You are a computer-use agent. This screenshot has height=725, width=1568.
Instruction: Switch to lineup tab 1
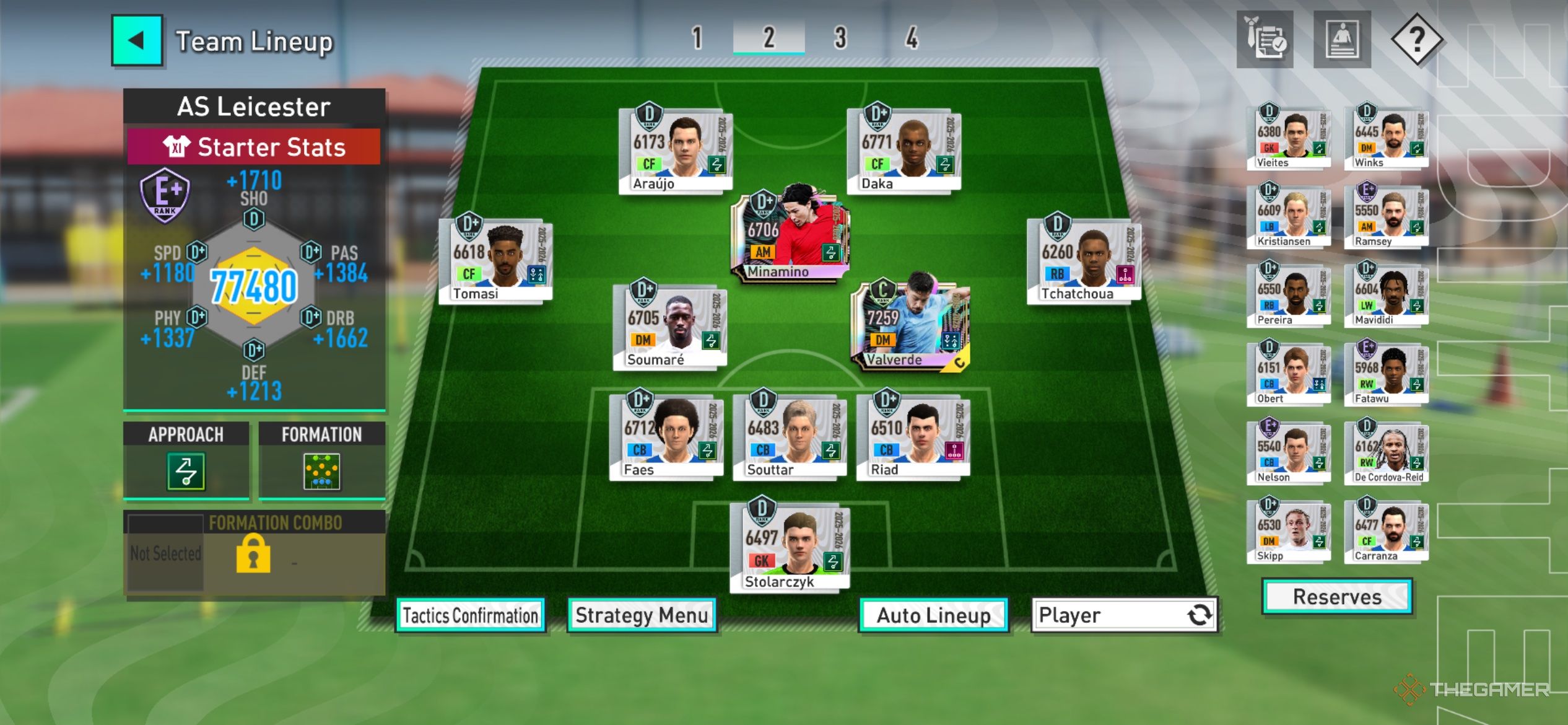pyautogui.click(x=697, y=38)
